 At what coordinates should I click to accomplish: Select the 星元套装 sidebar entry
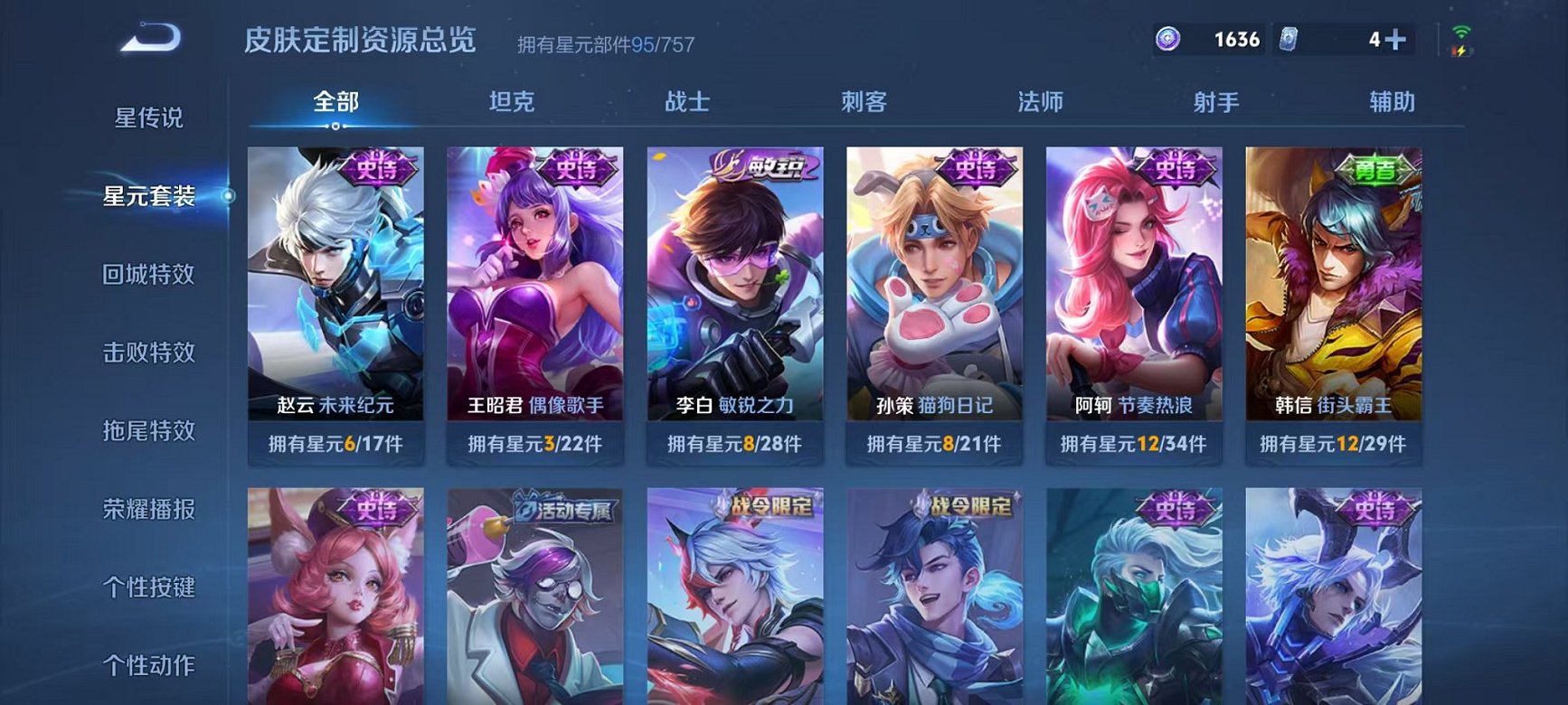pyautogui.click(x=150, y=195)
